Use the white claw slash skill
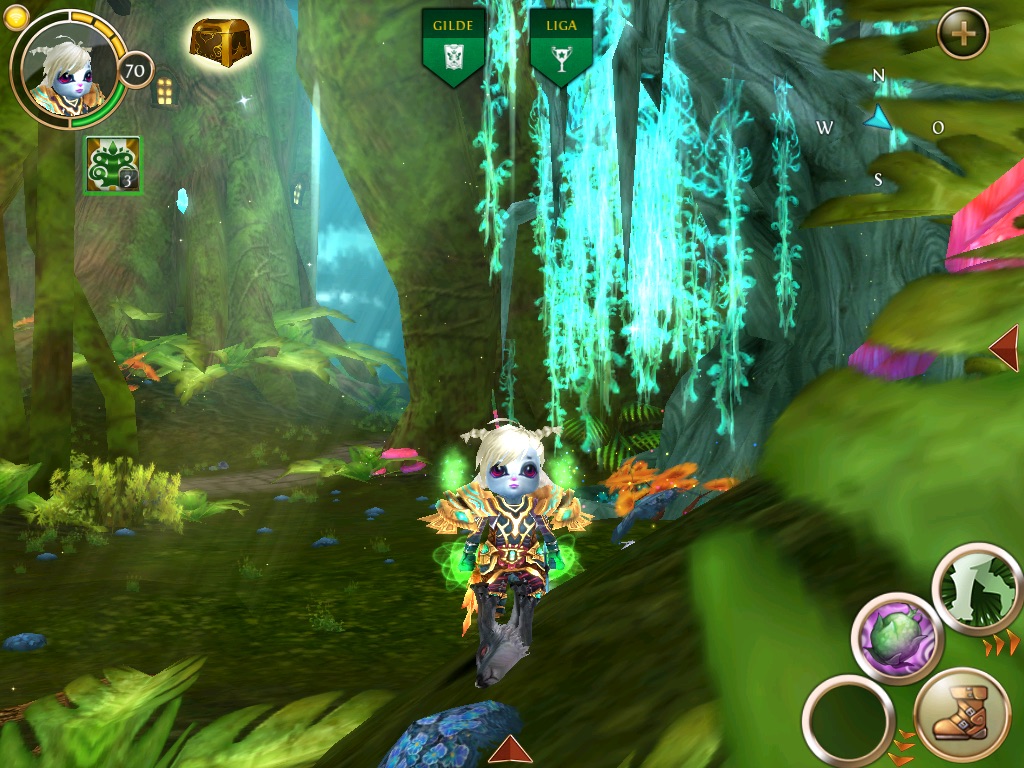Viewport: 1024px width, 768px height. point(977,589)
